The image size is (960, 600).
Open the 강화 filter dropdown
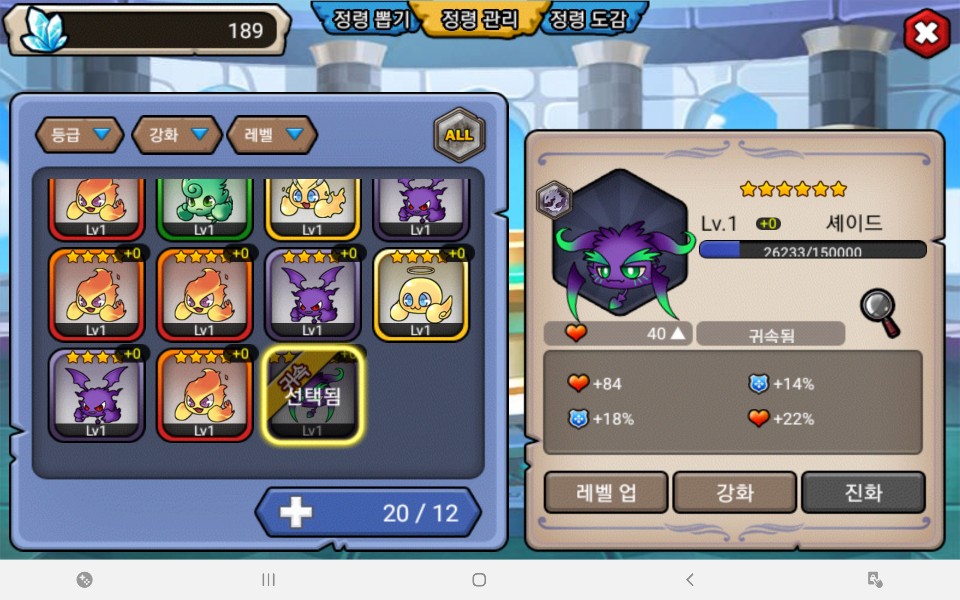pyautogui.click(x=177, y=134)
